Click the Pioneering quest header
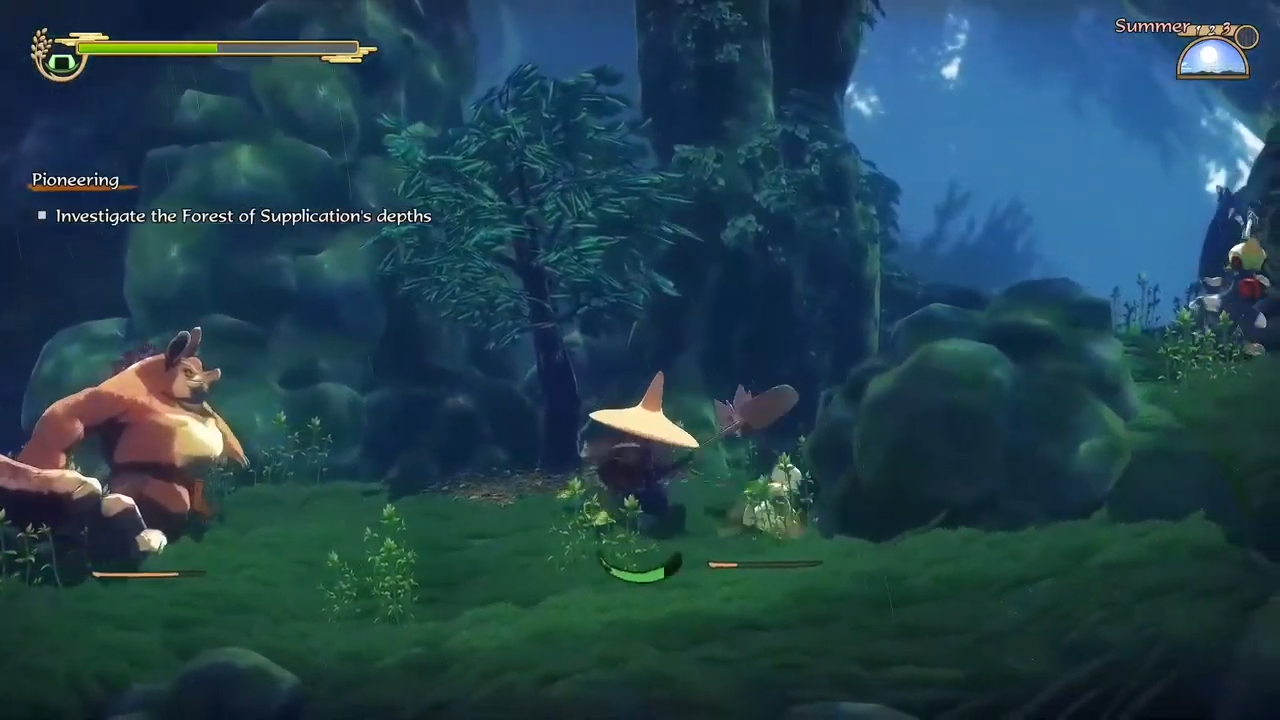Image resolution: width=1280 pixels, height=720 pixels. [x=75, y=179]
